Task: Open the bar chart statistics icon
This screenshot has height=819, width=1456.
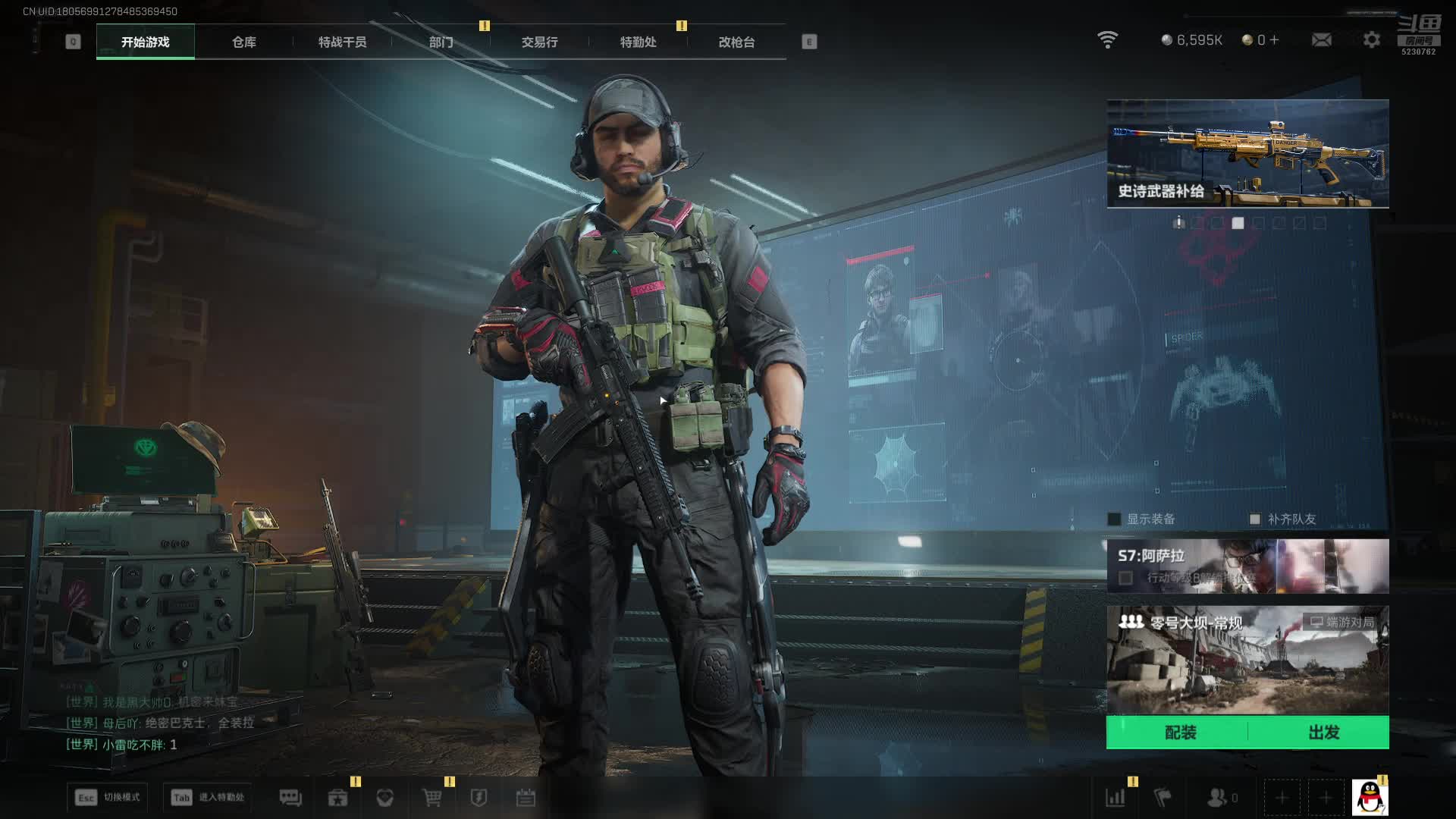Action: (x=1116, y=798)
